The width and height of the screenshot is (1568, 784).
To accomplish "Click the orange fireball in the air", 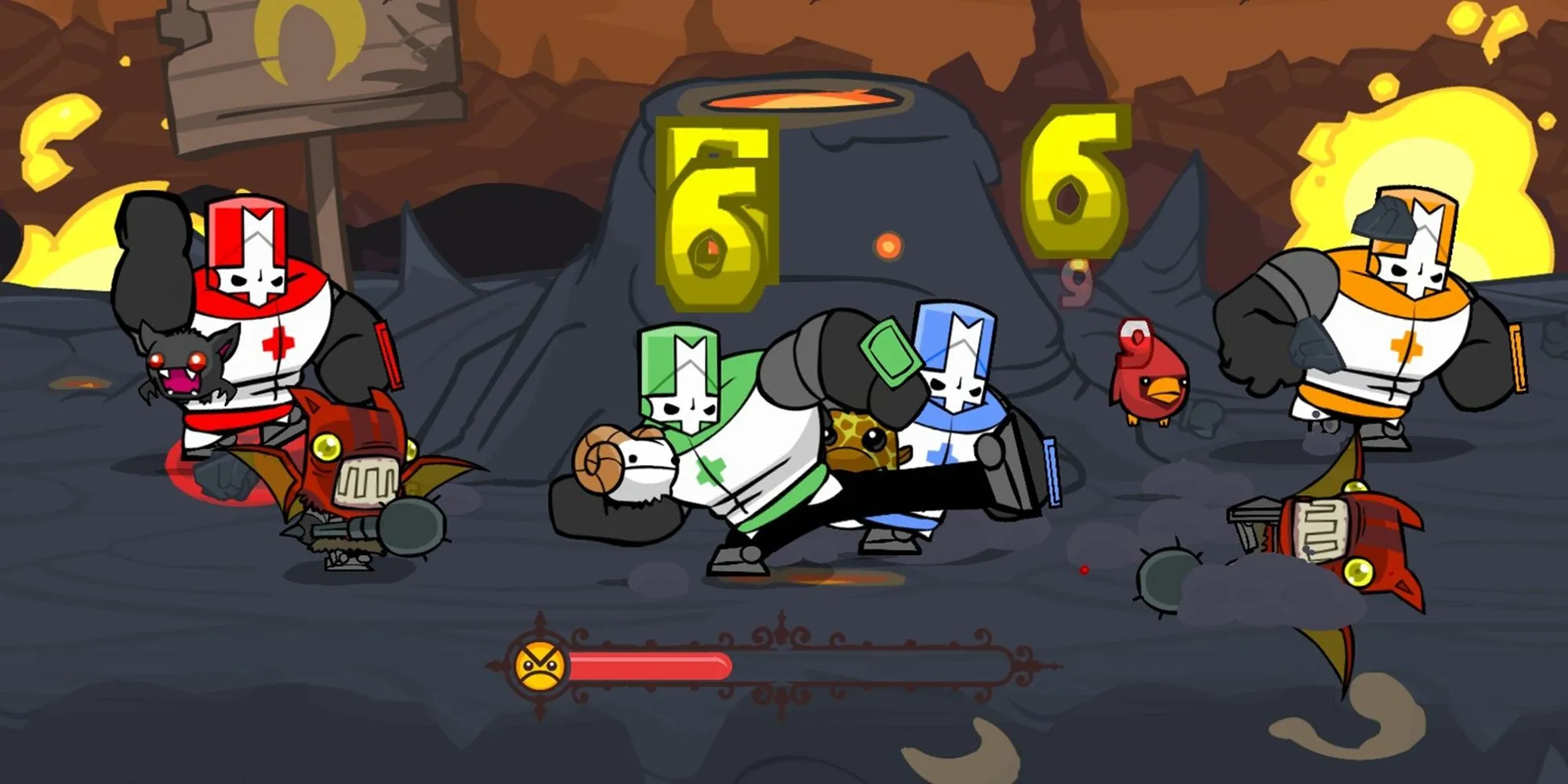I will [890, 243].
